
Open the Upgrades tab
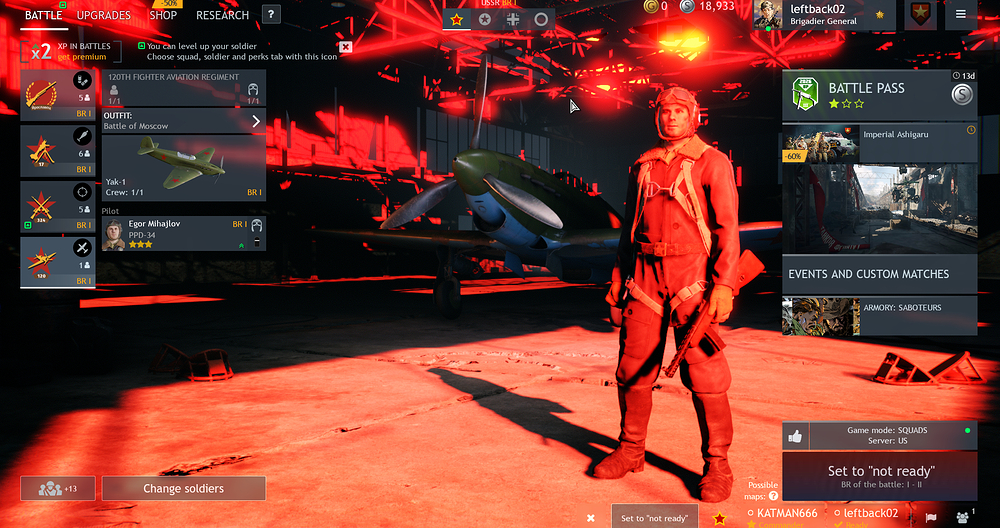[x=104, y=15]
